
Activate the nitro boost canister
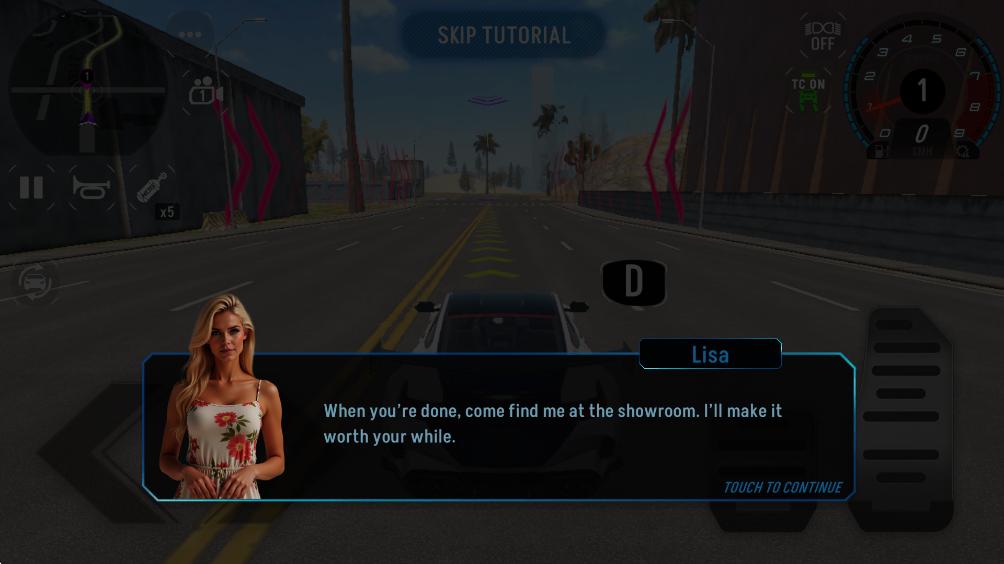click(x=152, y=188)
